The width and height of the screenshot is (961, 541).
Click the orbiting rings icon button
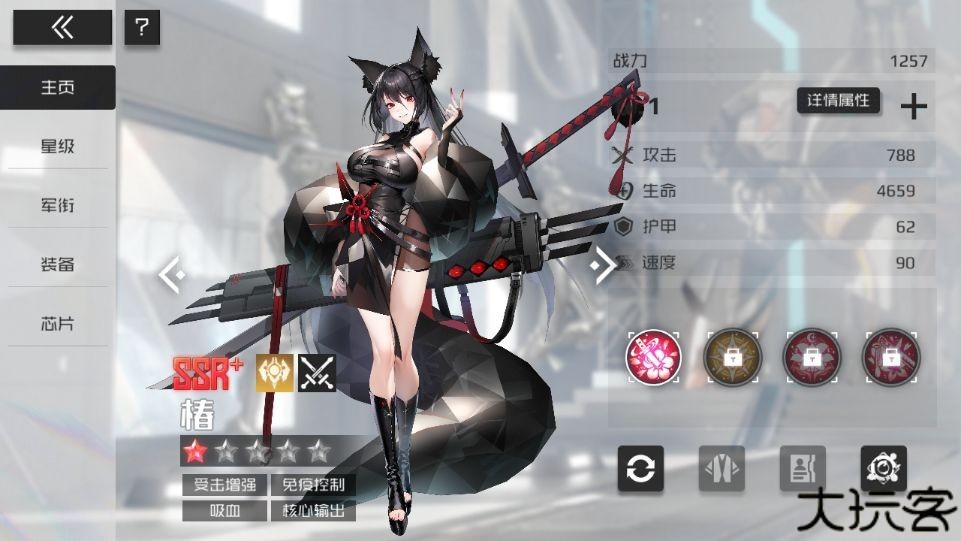point(884,468)
